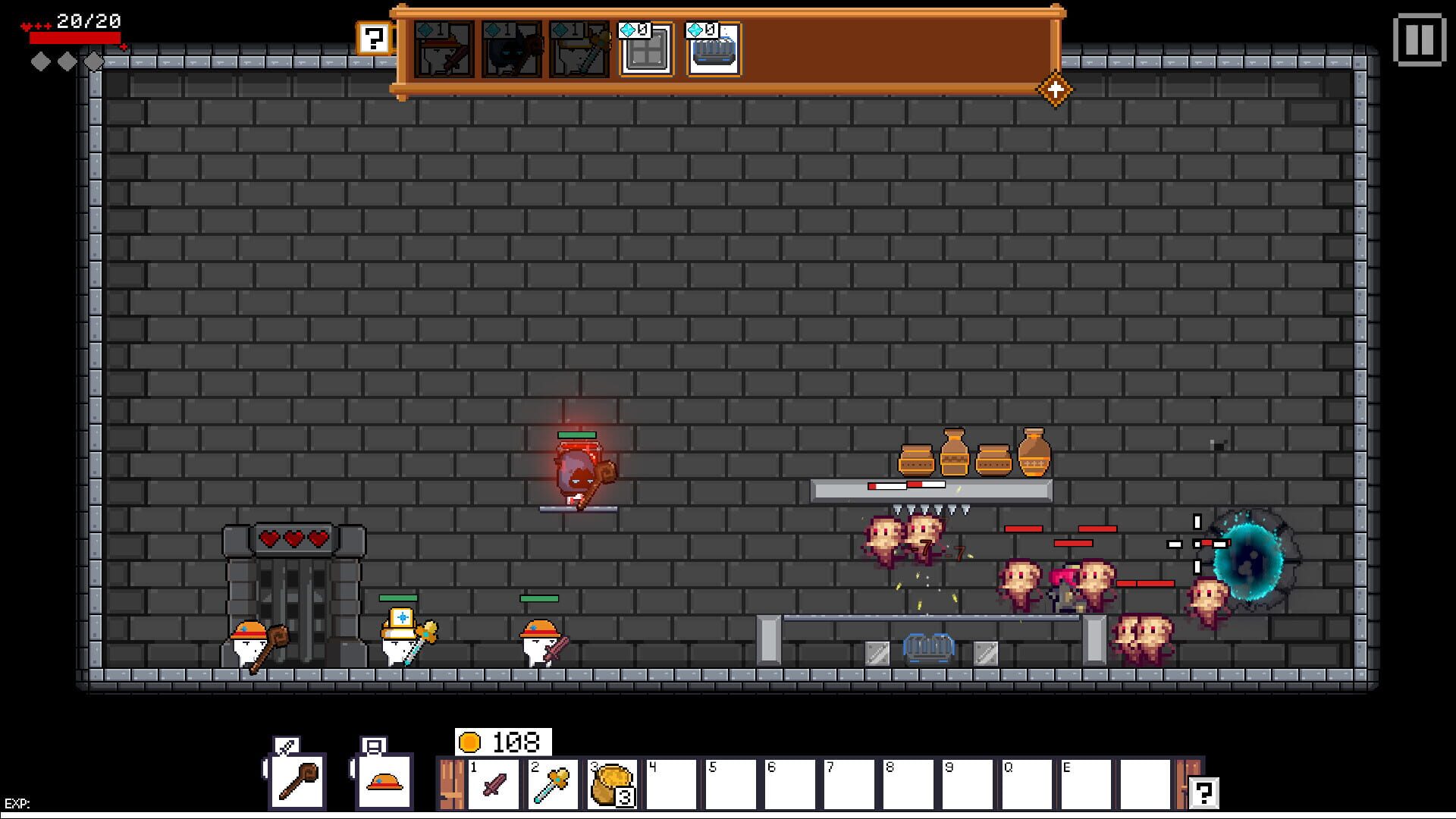This screenshot has height=819, width=1456.
Task: Buy the sword soldier card in the shop
Action: [442, 49]
